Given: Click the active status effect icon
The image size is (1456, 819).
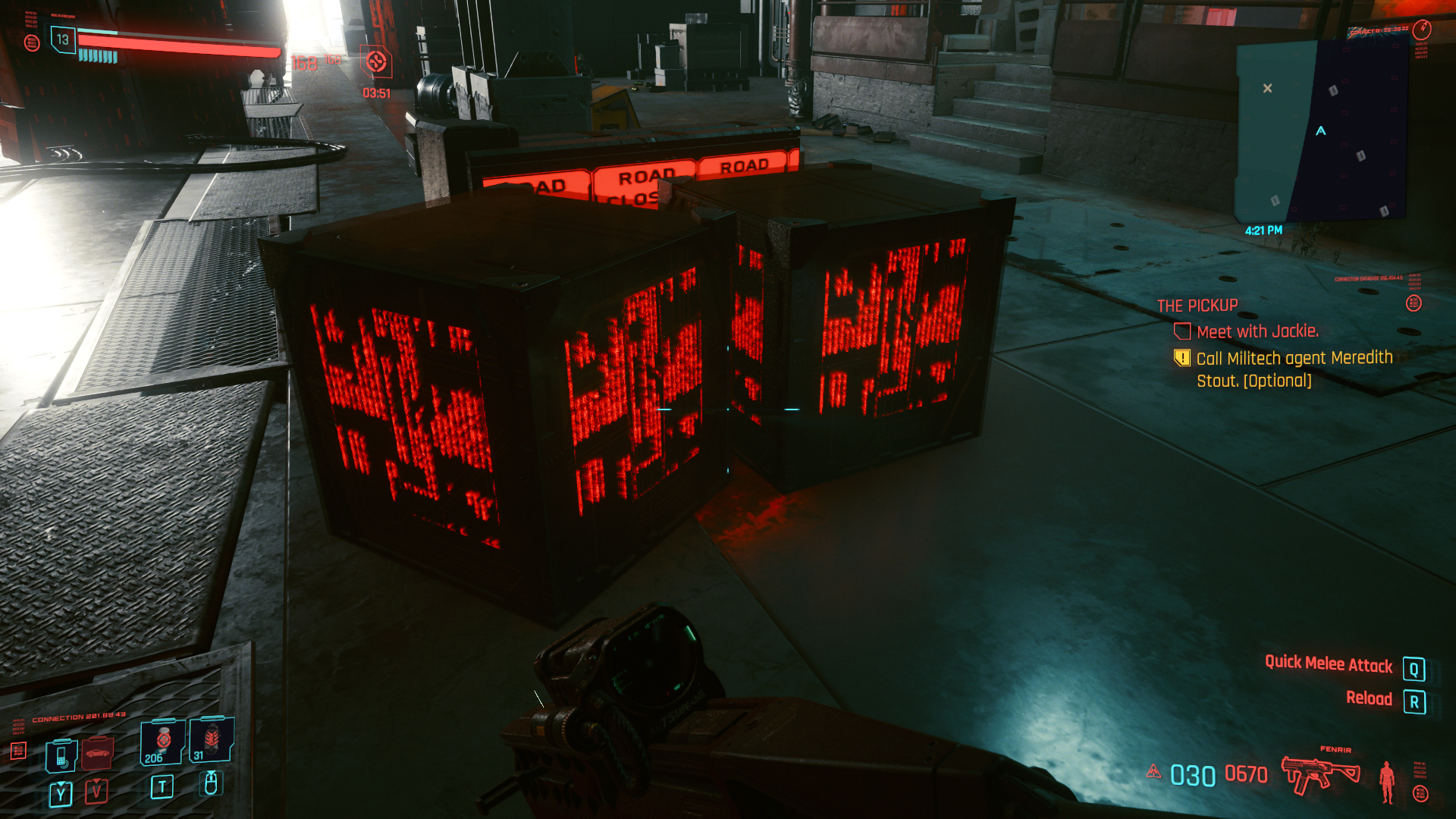Looking at the screenshot, I should [x=376, y=62].
